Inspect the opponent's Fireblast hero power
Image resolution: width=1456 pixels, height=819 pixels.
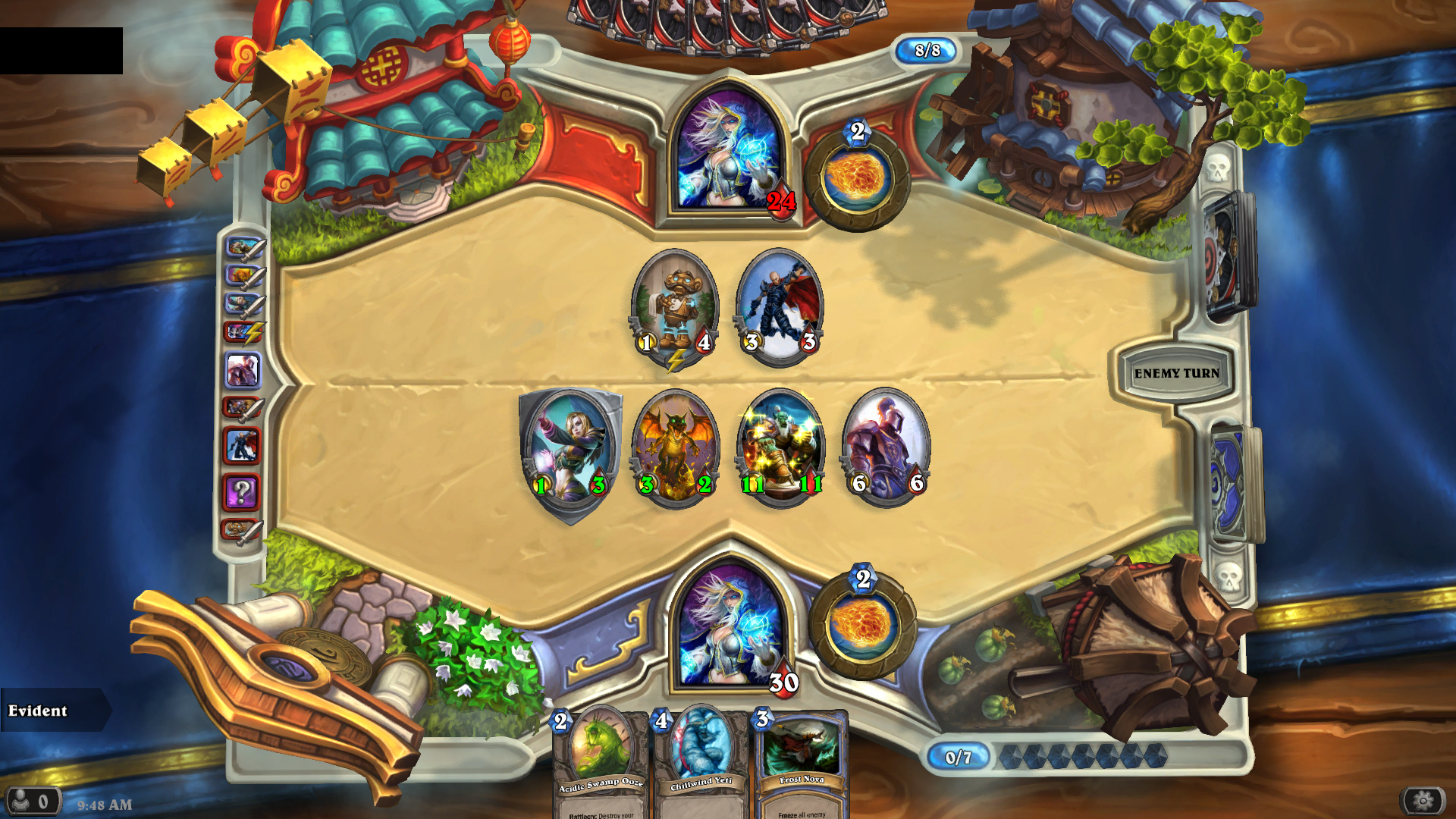[x=857, y=178]
